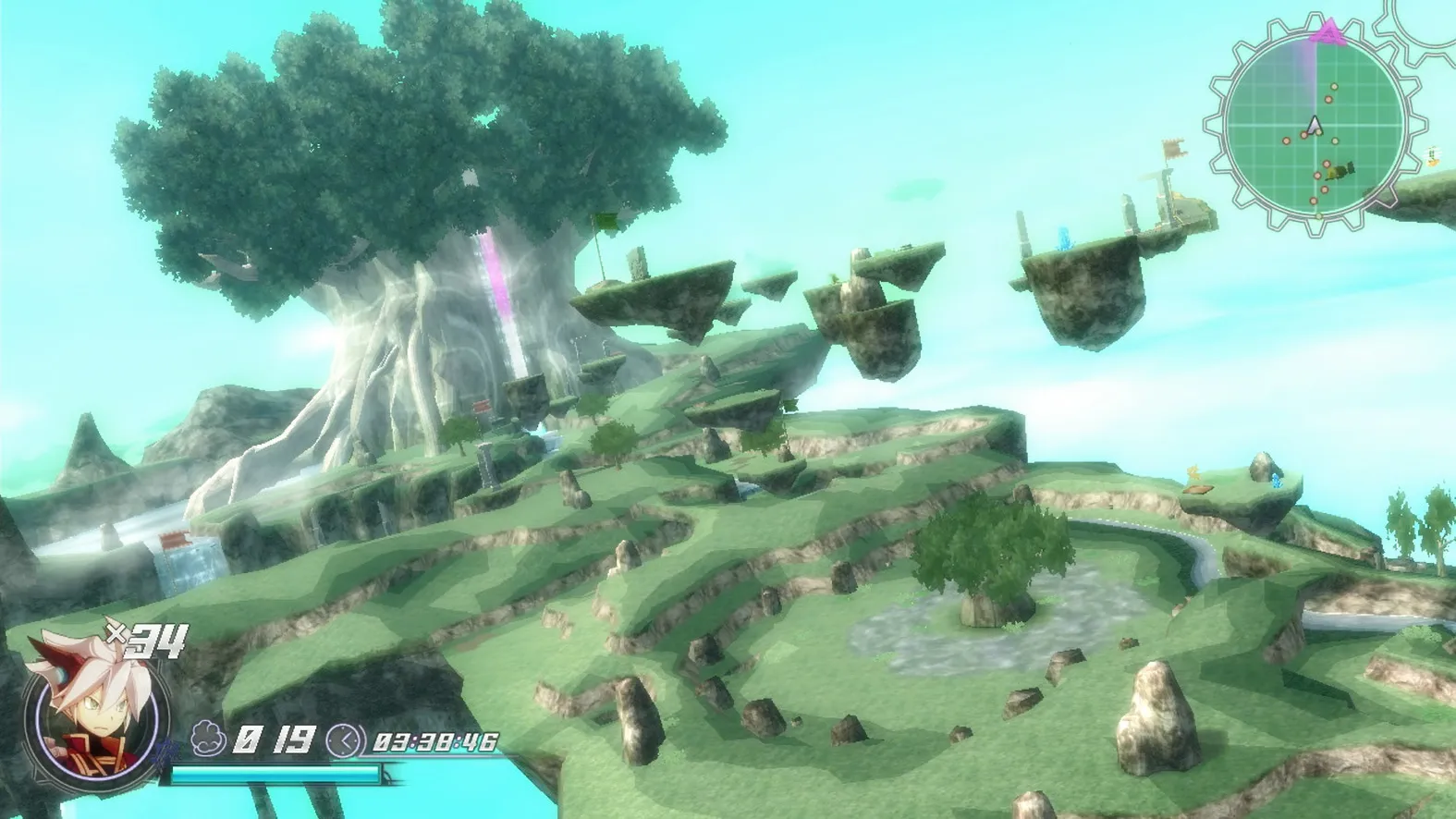Click the dot marker at the minimap's bottom edge

point(1317,214)
